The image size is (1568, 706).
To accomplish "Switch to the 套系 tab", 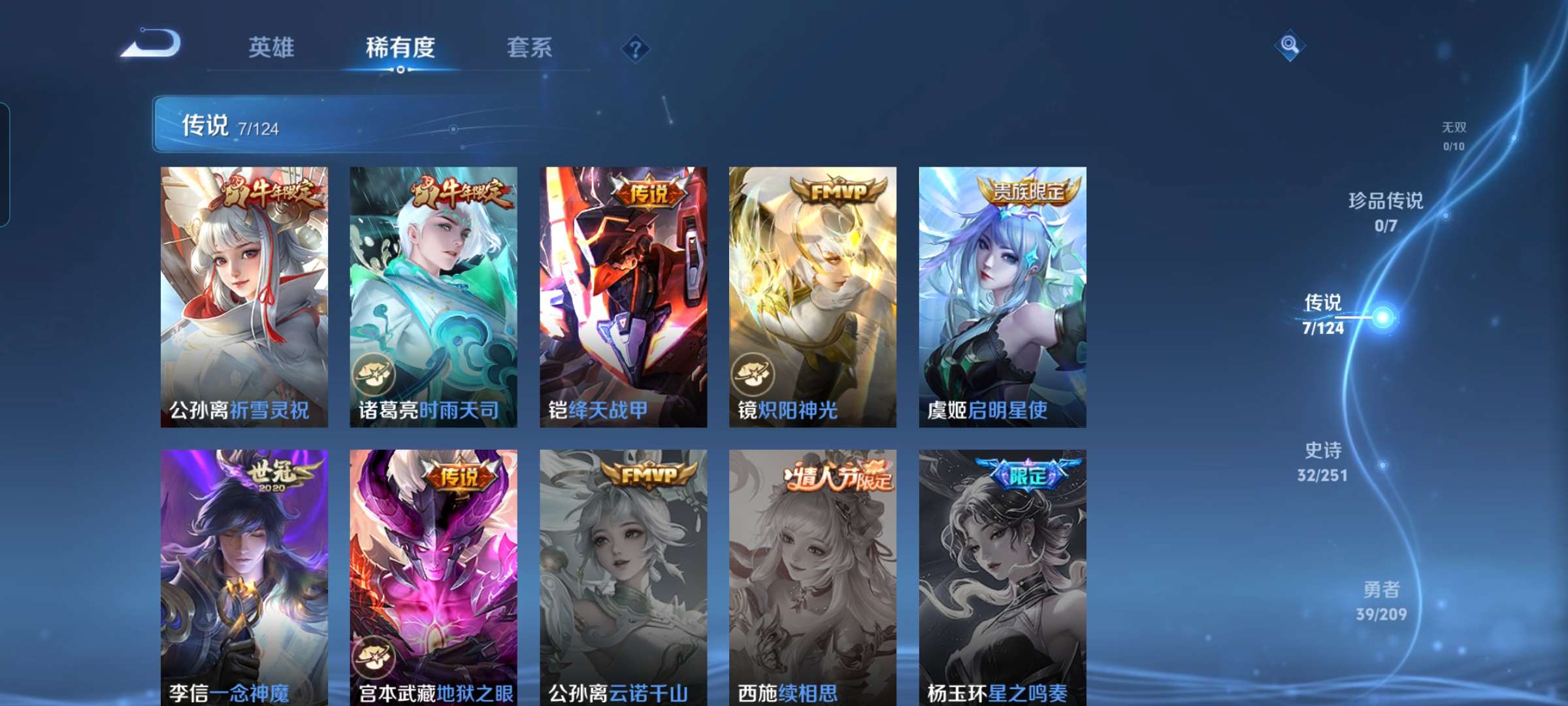I will pos(529,47).
